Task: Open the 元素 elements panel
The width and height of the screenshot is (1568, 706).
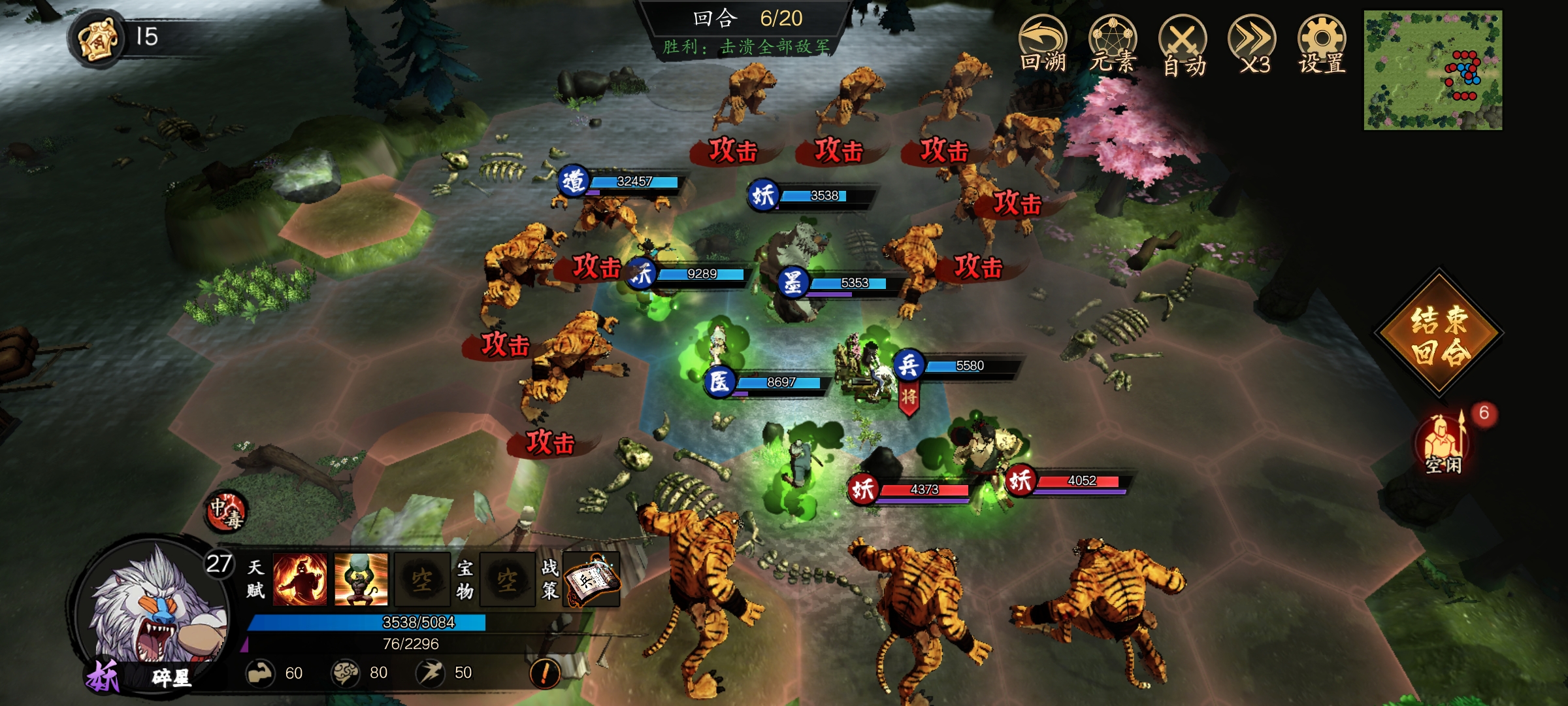Action: (x=1113, y=44)
